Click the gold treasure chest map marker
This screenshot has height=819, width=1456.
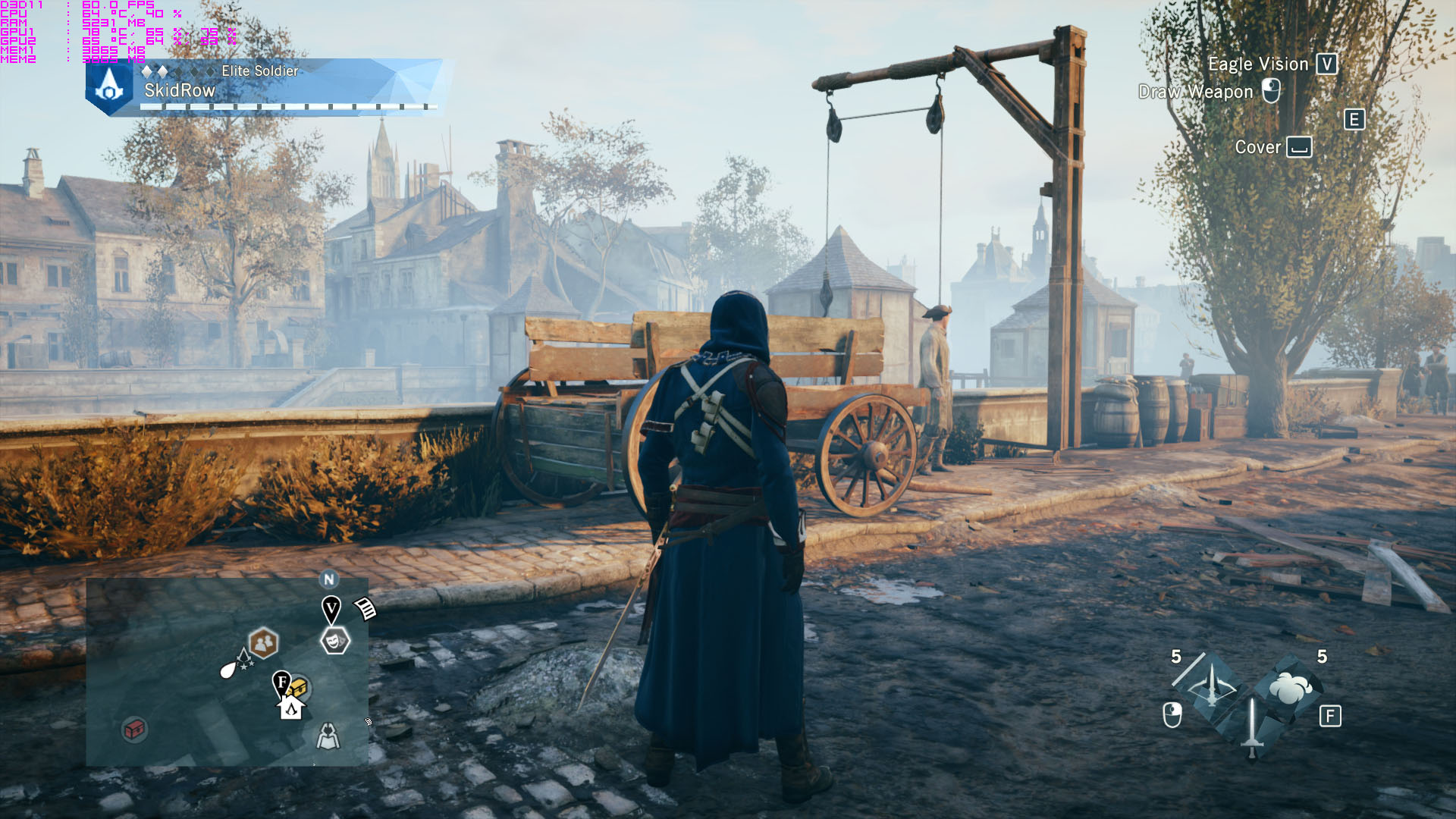point(298,689)
